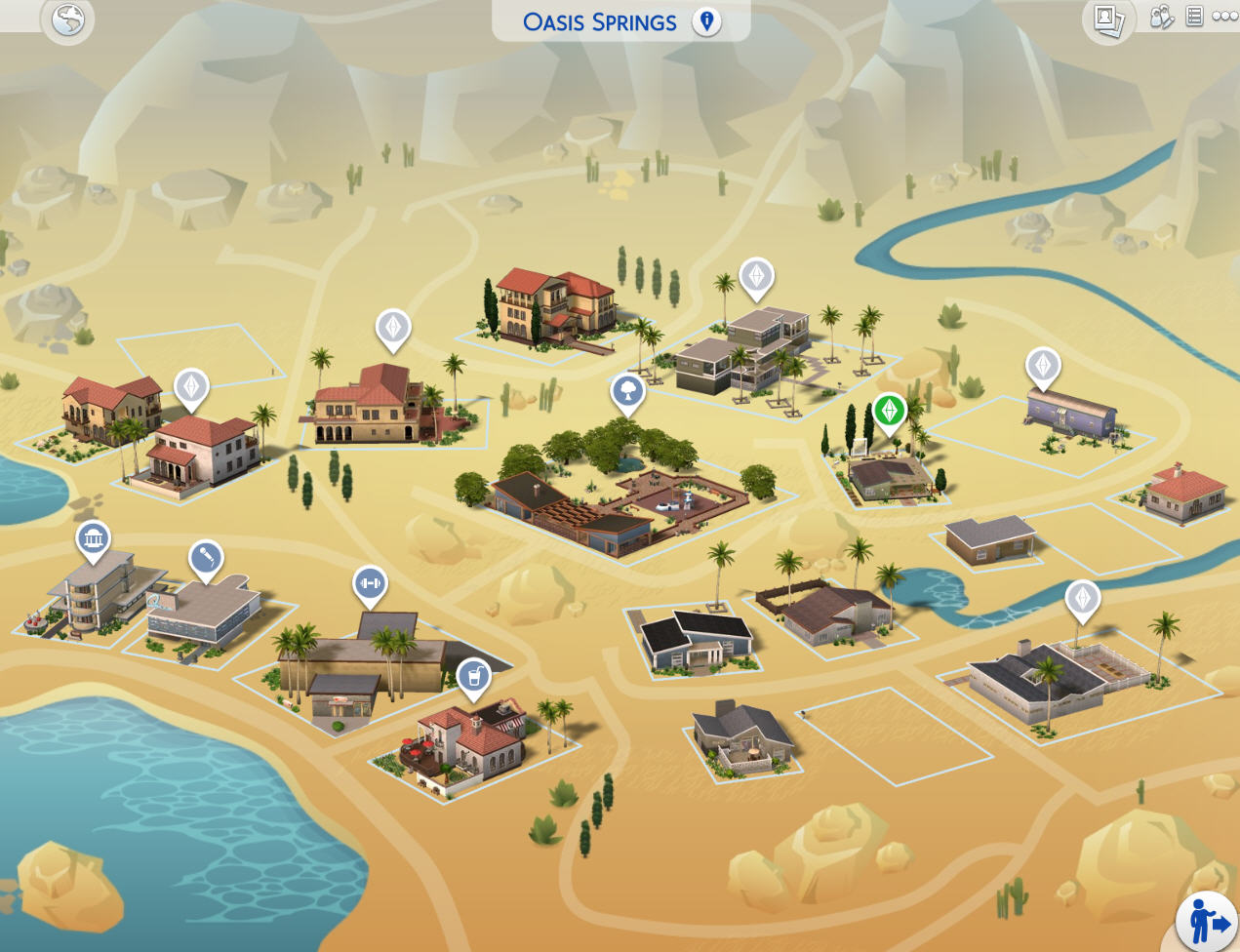Select the green plumbob household marker
This screenshot has height=952, width=1240.
coord(889,410)
